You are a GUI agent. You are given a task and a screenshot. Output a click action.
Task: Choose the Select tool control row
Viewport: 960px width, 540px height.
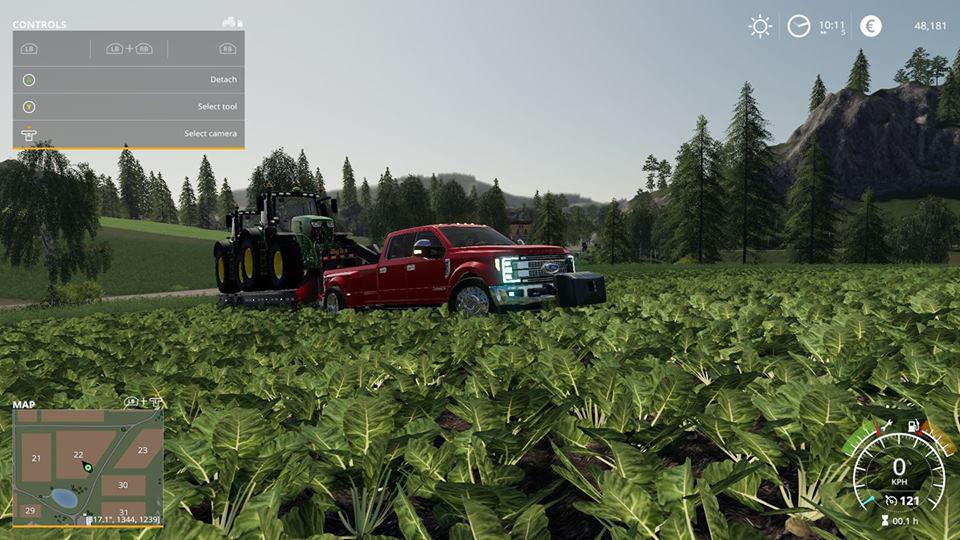(x=128, y=107)
